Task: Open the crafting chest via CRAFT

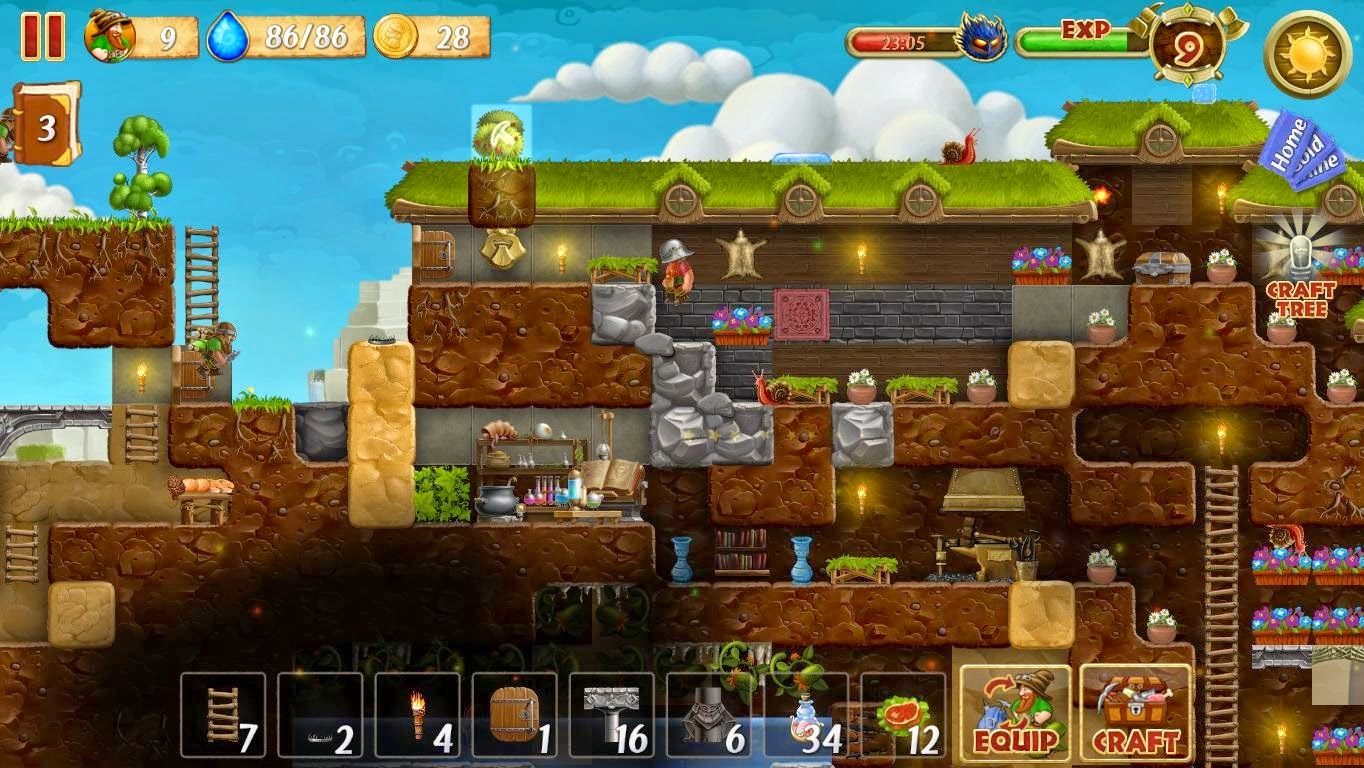Action: point(1136,710)
